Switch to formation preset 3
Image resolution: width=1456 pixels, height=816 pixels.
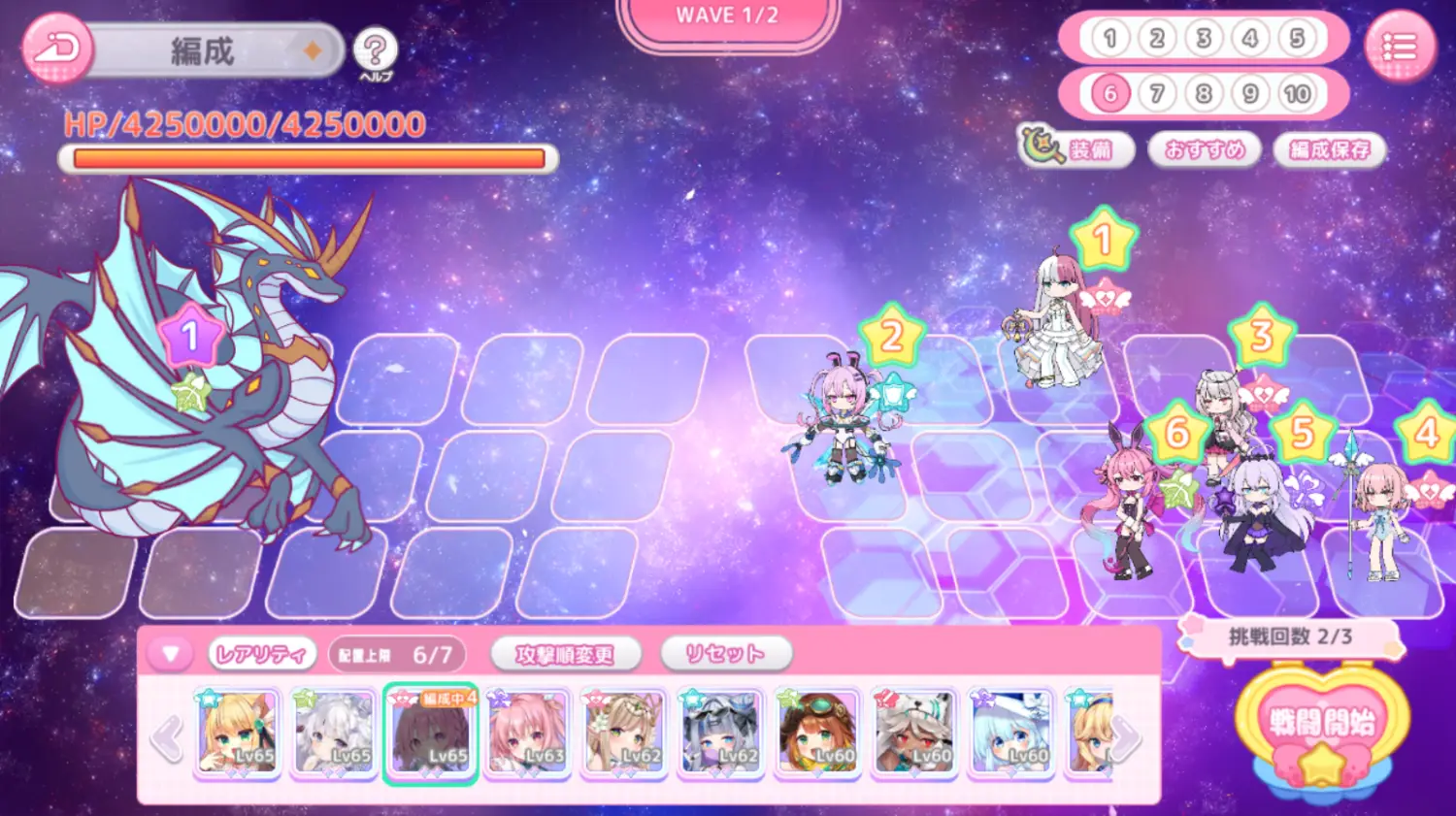point(1204,39)
